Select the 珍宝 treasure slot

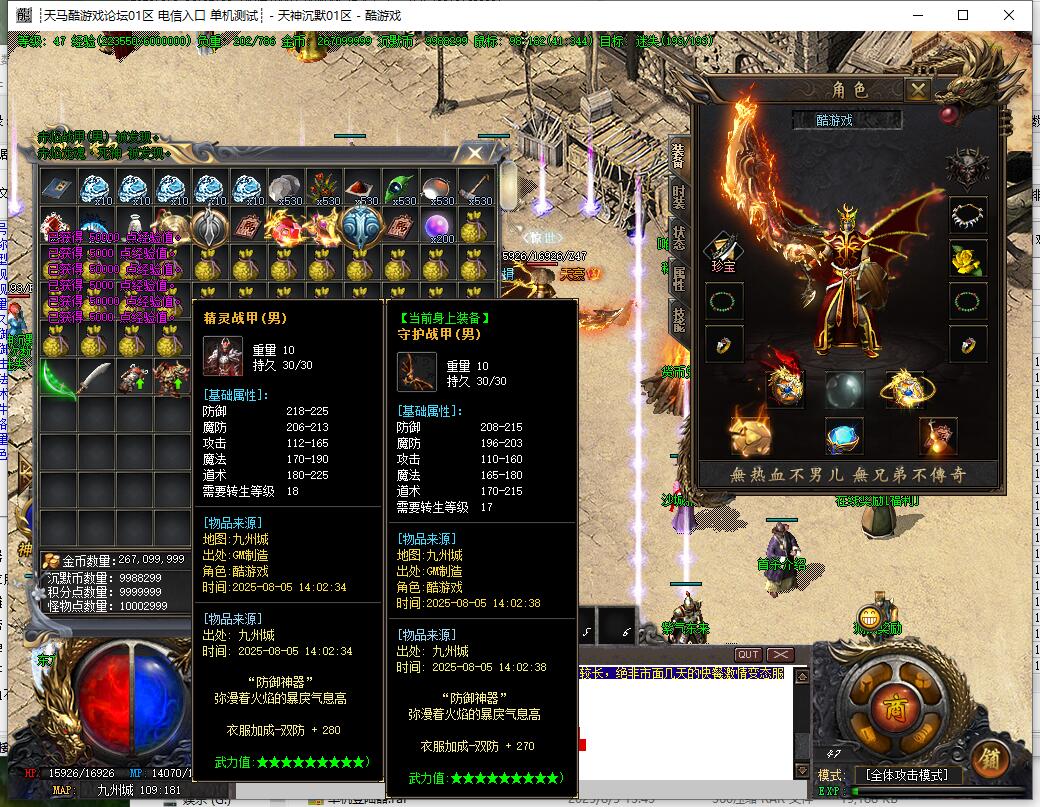723,254
